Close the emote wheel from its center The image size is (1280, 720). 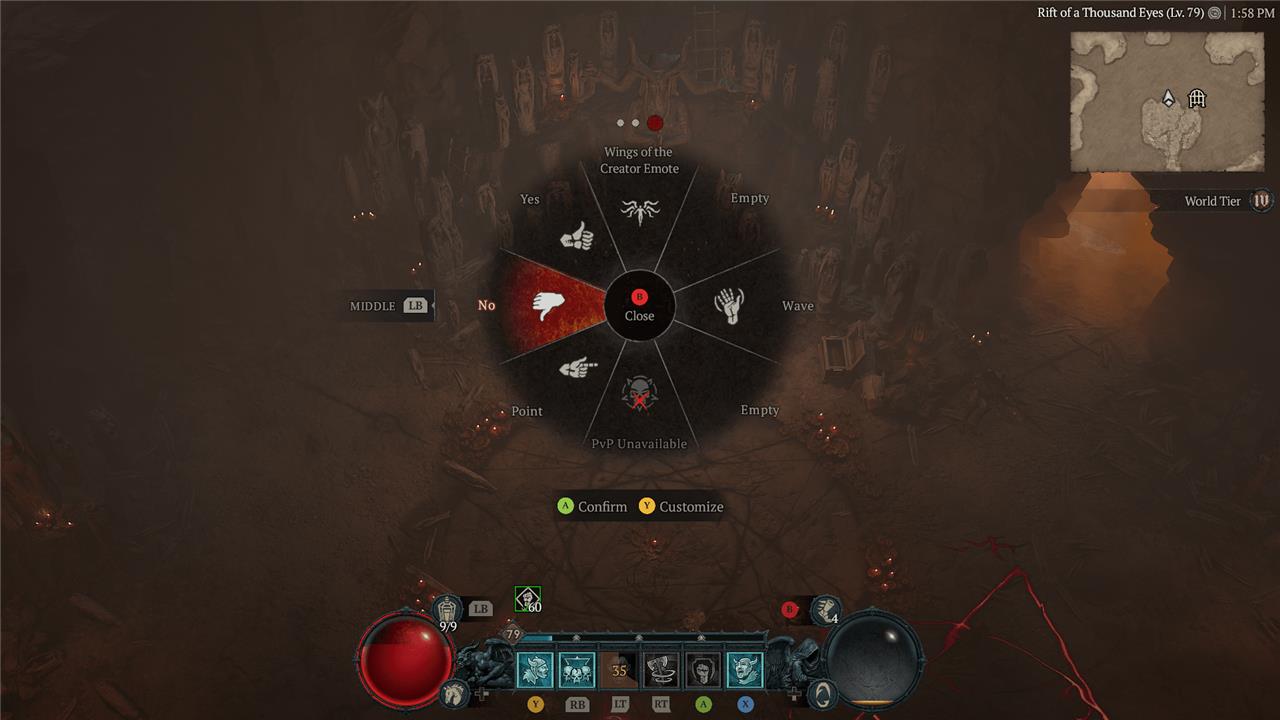click(x=639, y=305)
